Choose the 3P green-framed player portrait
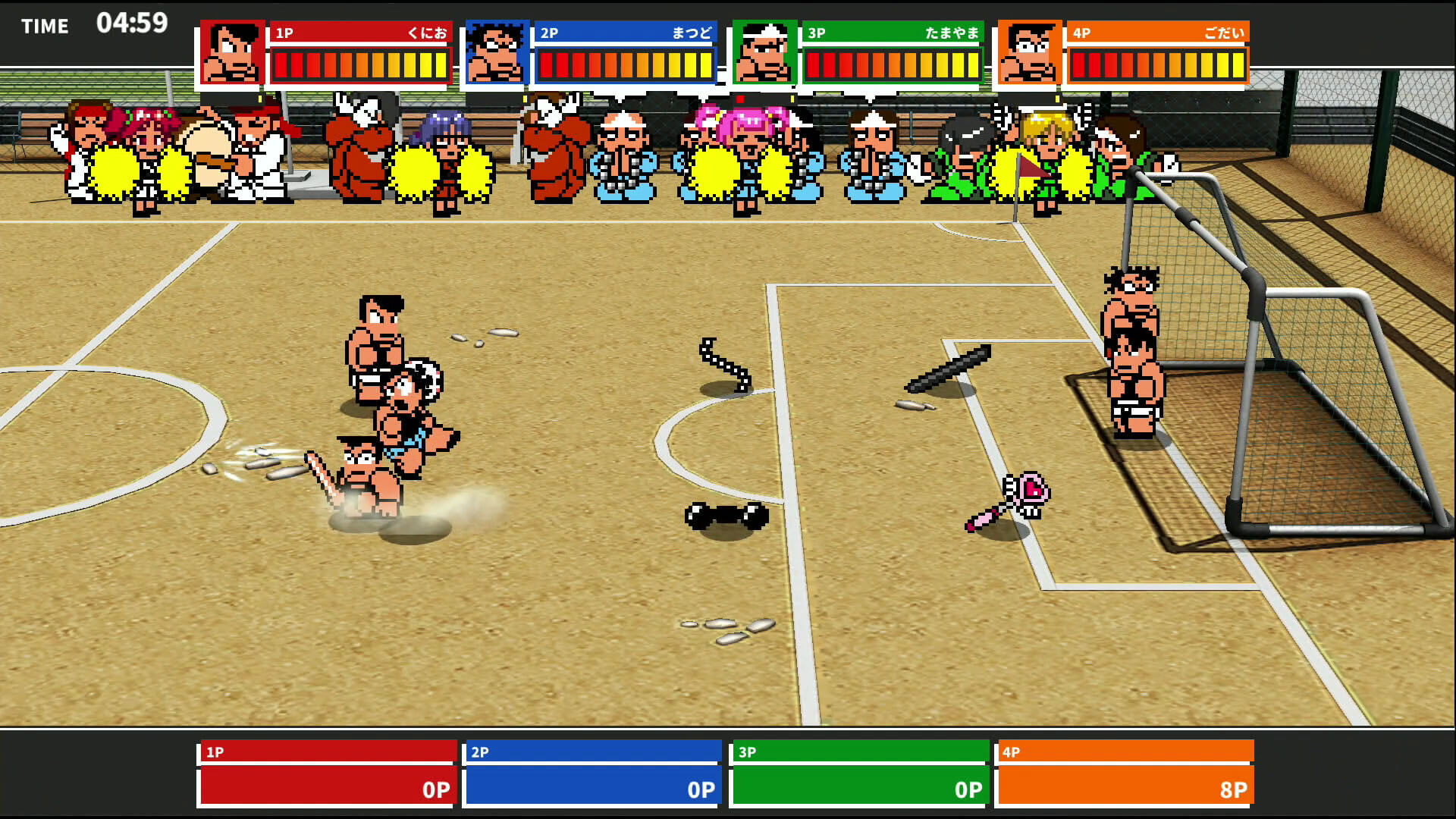The width and height of the screenshot is (1456, 819). pyautogui.click(x=764, y=52)
